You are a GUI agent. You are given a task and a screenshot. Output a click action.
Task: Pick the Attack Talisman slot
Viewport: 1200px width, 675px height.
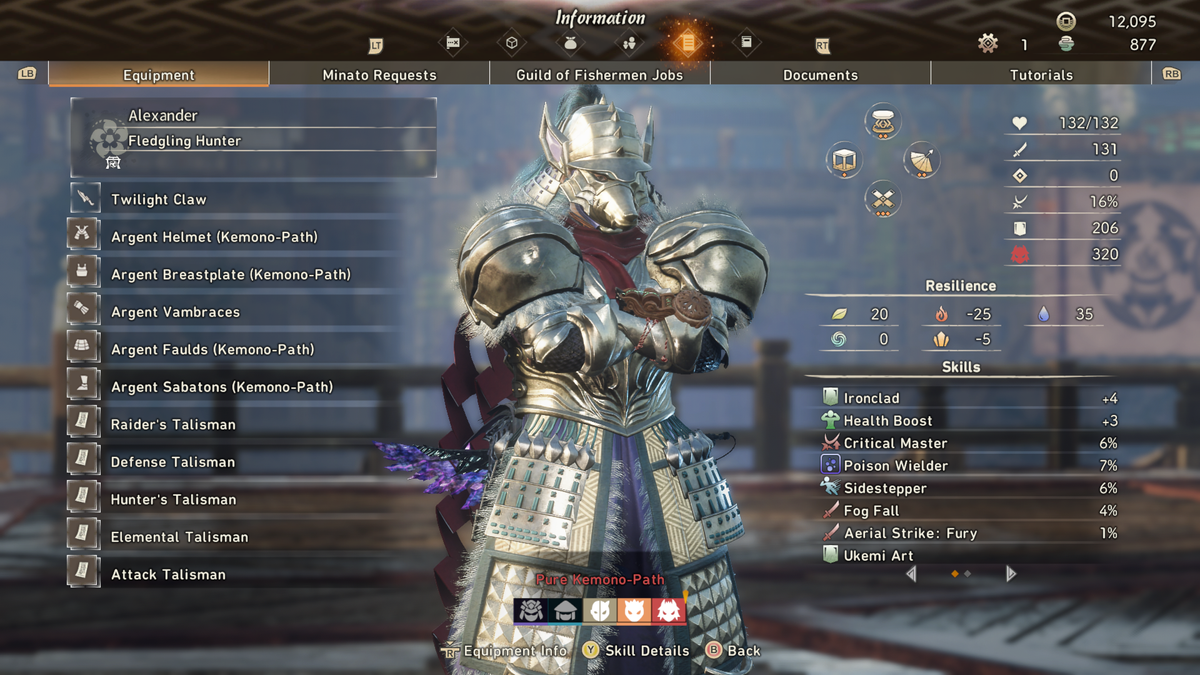click(168, 574)
